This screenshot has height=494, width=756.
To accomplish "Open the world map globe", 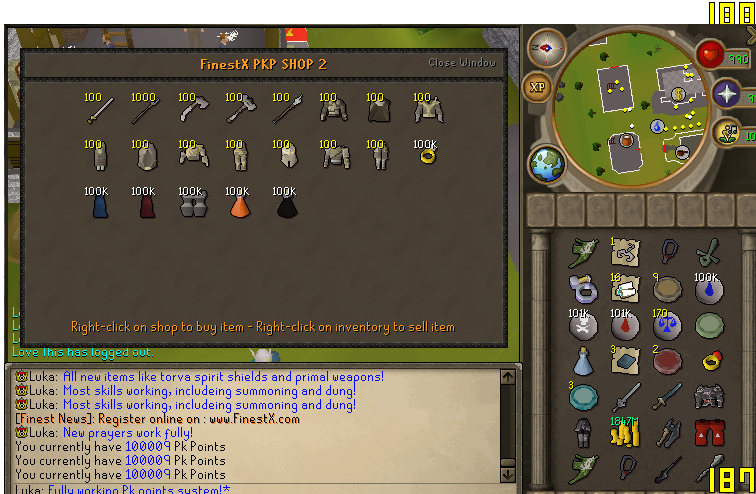I will (x=547, y=164).
